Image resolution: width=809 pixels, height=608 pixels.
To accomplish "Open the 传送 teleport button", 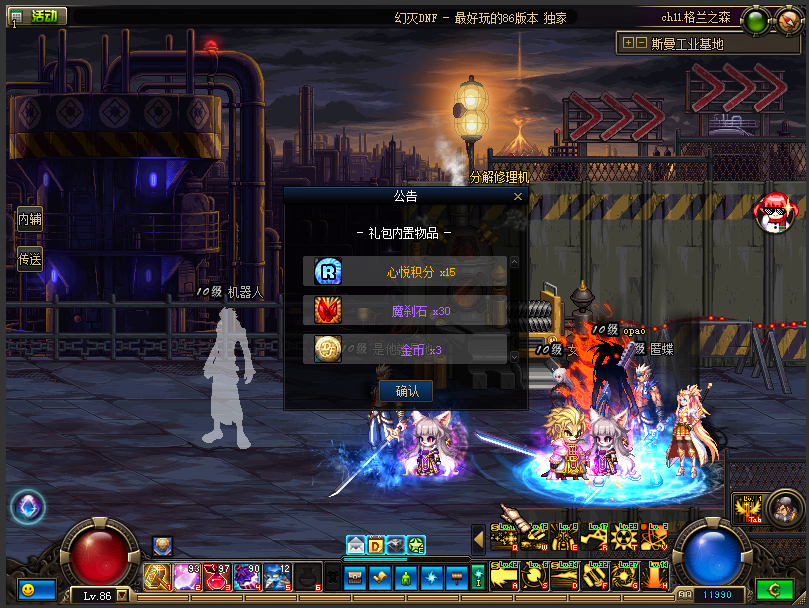I will tap(29, 259).
